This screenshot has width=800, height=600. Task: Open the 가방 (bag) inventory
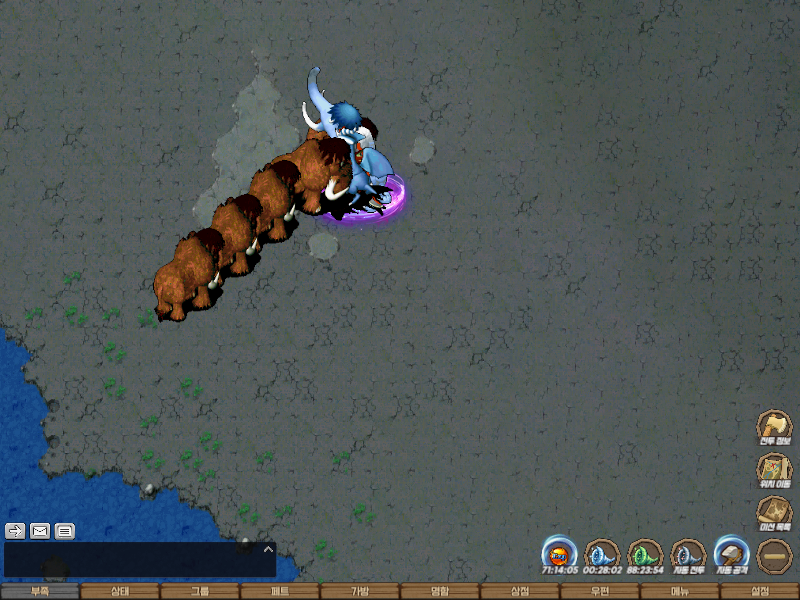[360, 591]
